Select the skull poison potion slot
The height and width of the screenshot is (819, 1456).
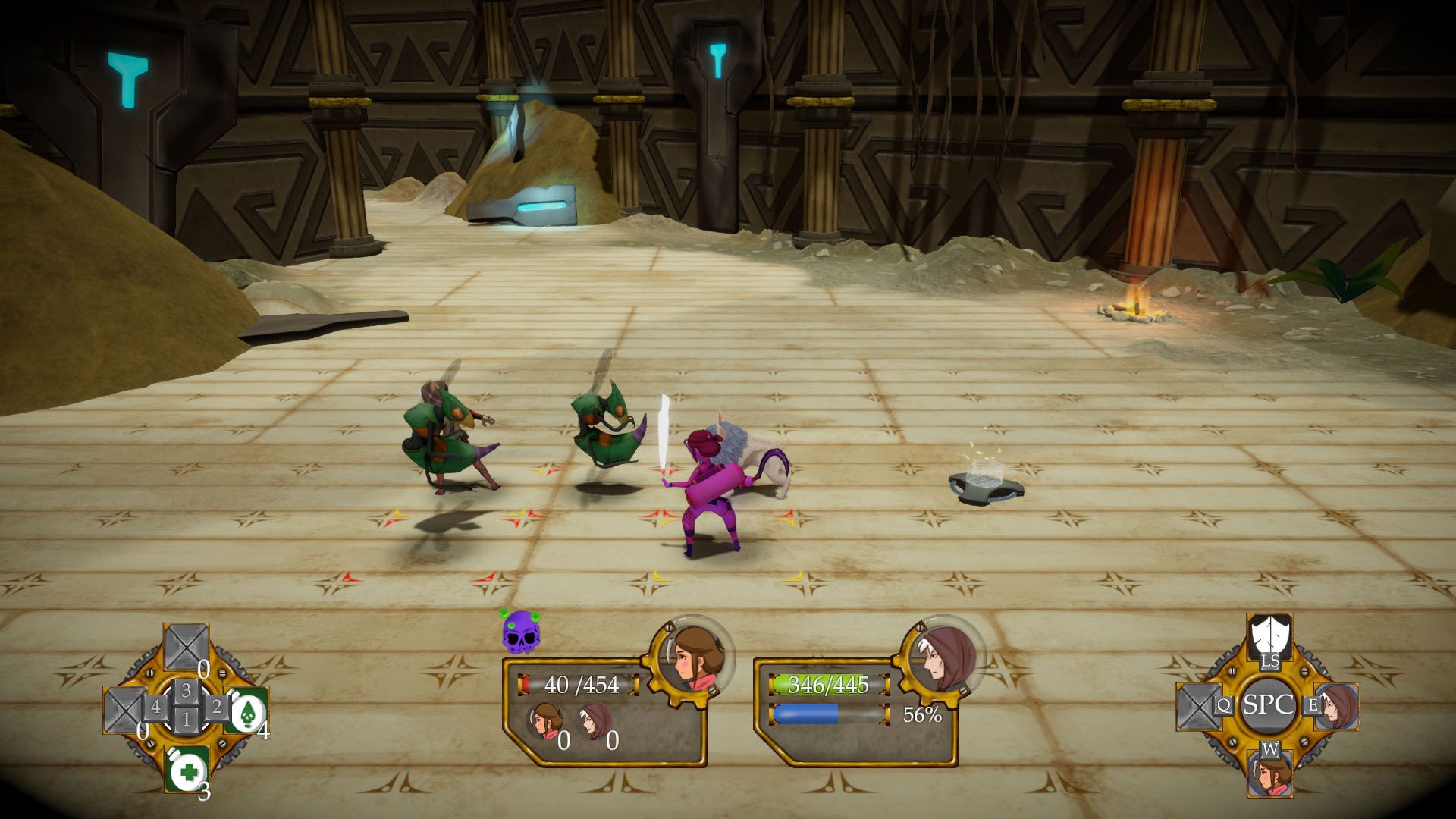tap(246, 711)
